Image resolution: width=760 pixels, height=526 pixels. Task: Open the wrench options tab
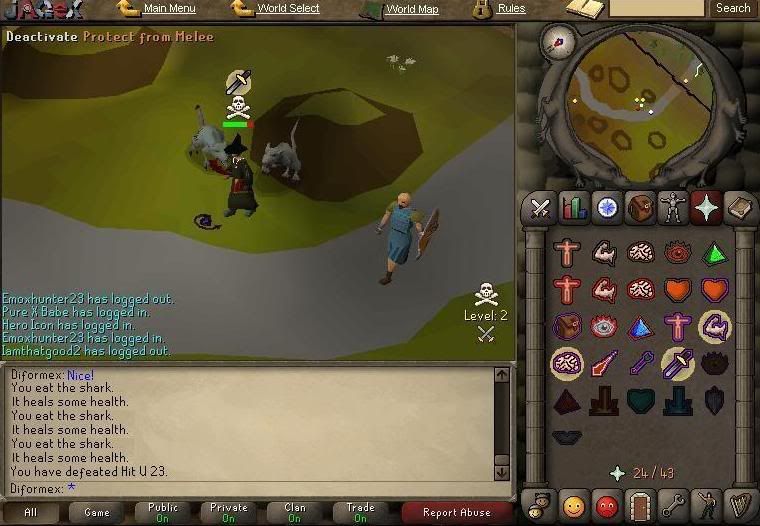[673, 503]
